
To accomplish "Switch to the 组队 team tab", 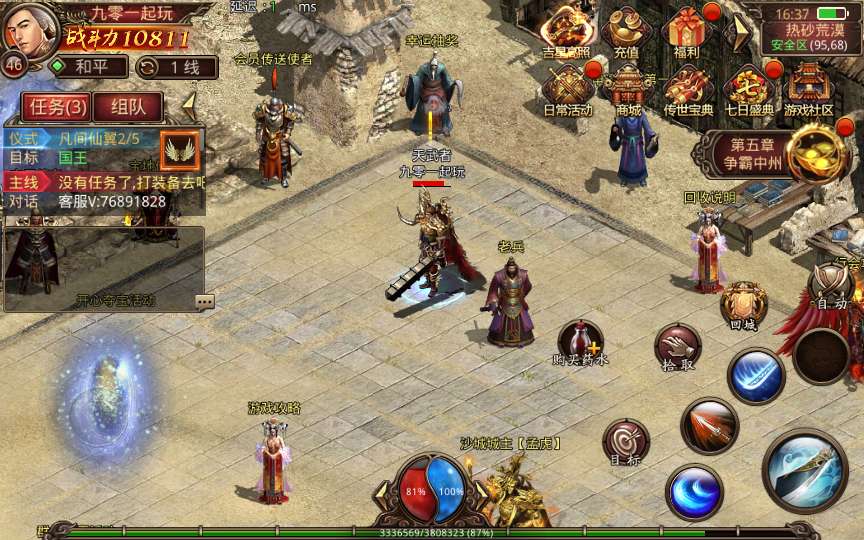I will (128, 107).
